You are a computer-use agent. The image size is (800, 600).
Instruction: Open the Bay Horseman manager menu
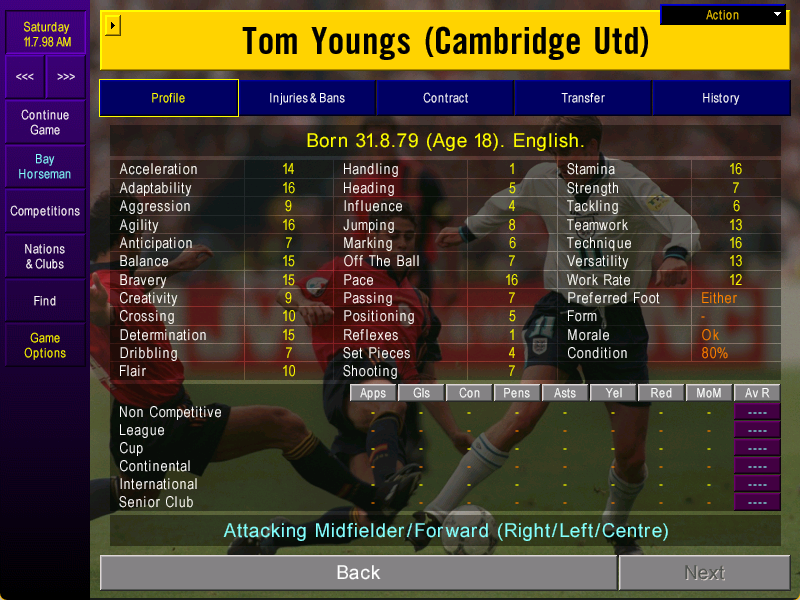tap(45, 167)
